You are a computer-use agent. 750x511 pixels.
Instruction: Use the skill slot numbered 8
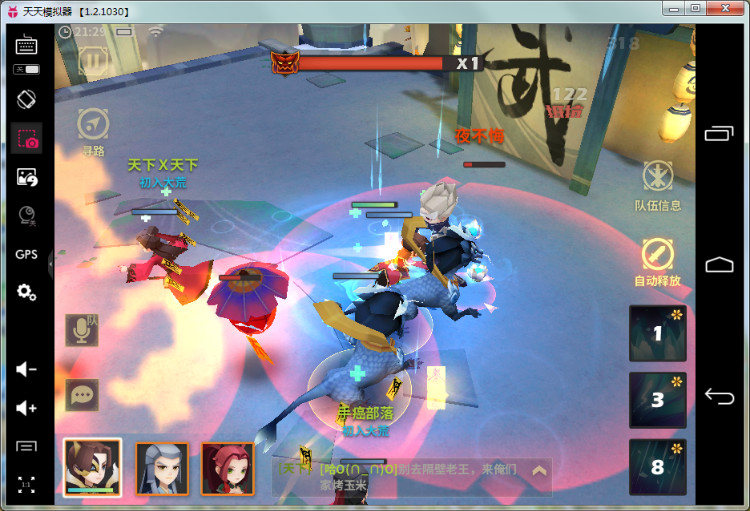[x=658, y=466]
